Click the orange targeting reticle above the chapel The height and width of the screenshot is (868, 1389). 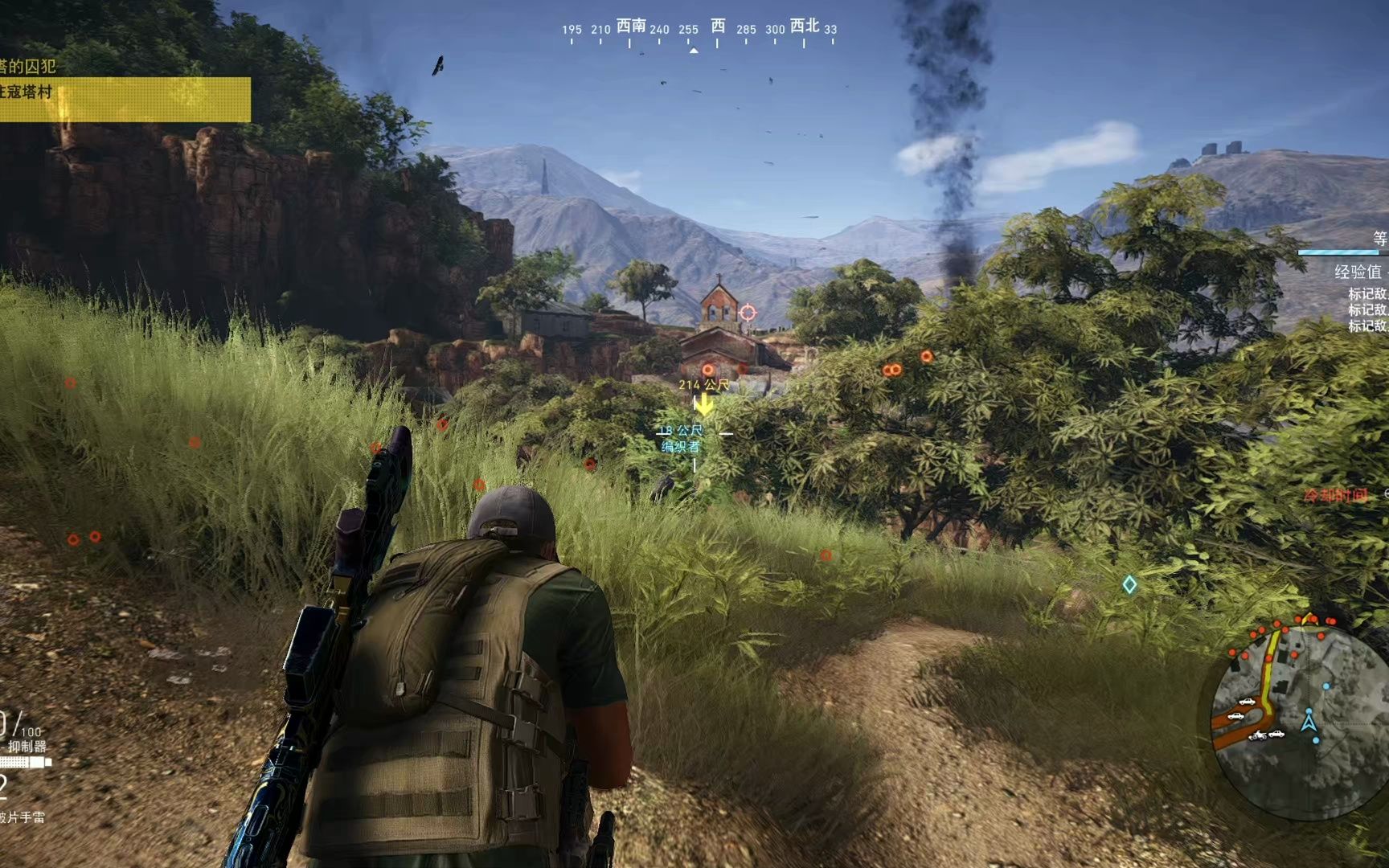pyautogui.click(x=748, y=313)
